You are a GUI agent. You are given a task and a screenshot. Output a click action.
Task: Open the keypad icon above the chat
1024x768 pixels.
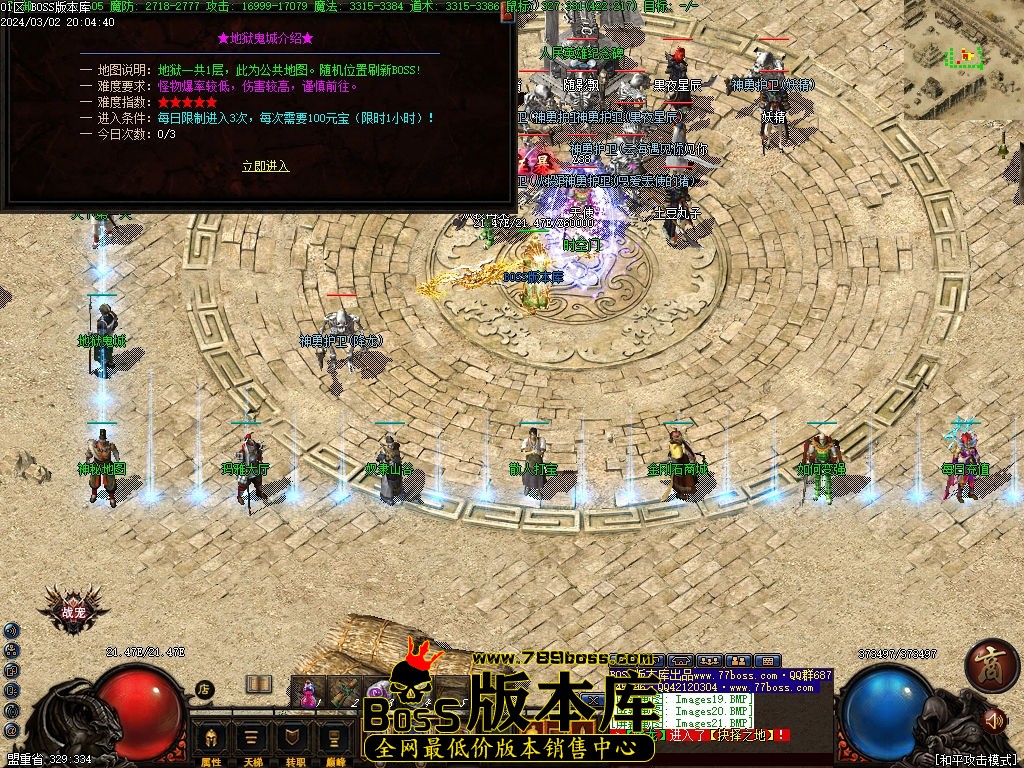(768, 661)
